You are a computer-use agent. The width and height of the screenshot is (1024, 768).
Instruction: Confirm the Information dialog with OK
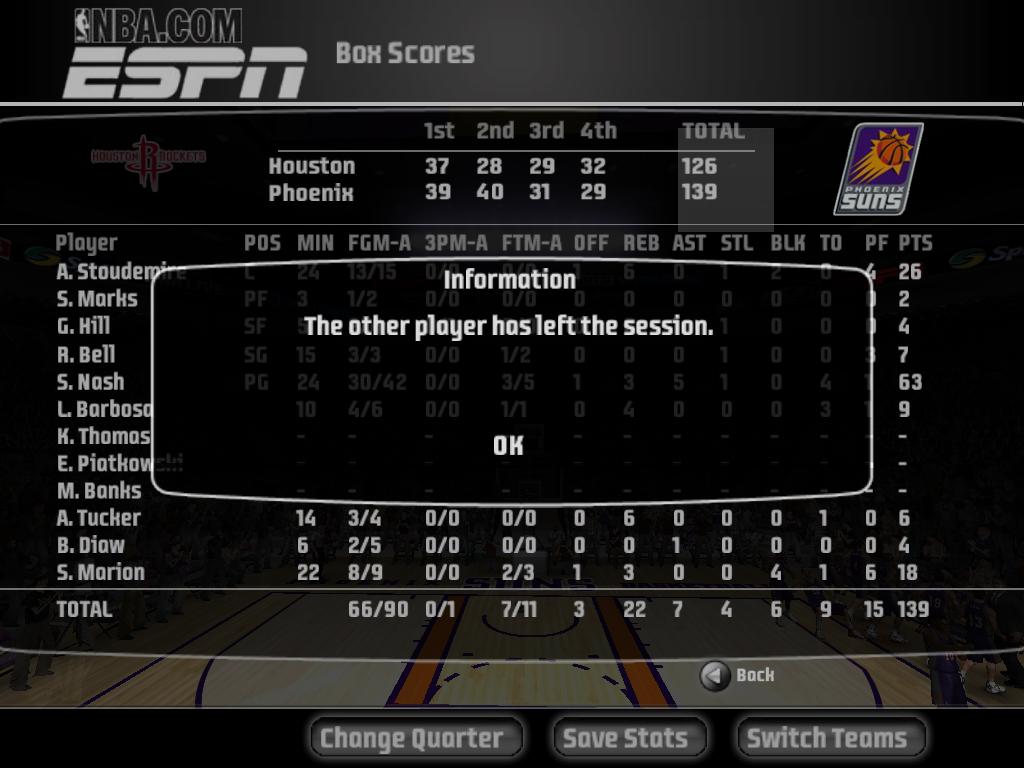[508, 445]
